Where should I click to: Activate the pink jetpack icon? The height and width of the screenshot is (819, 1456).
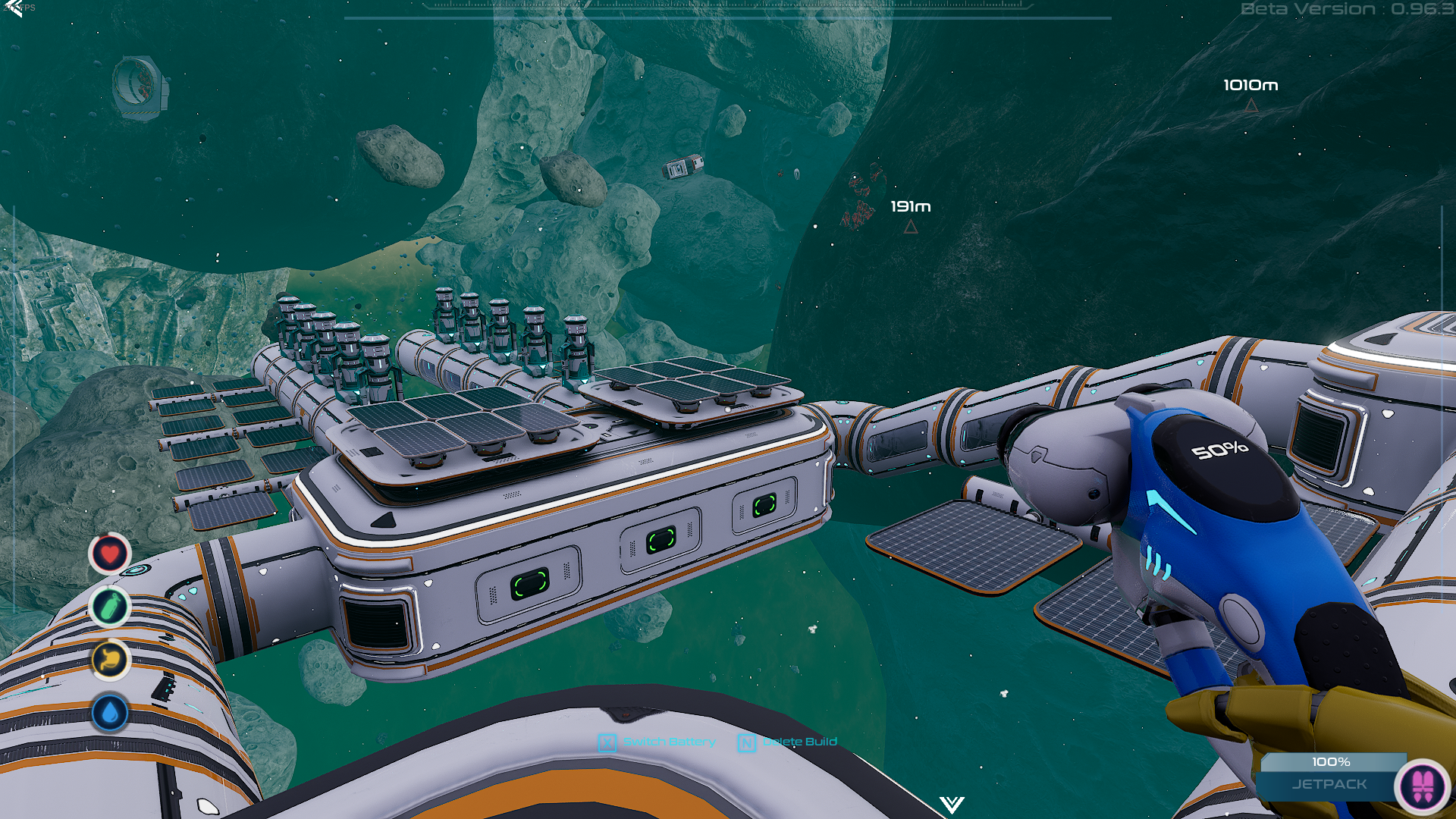[1423, 786]
